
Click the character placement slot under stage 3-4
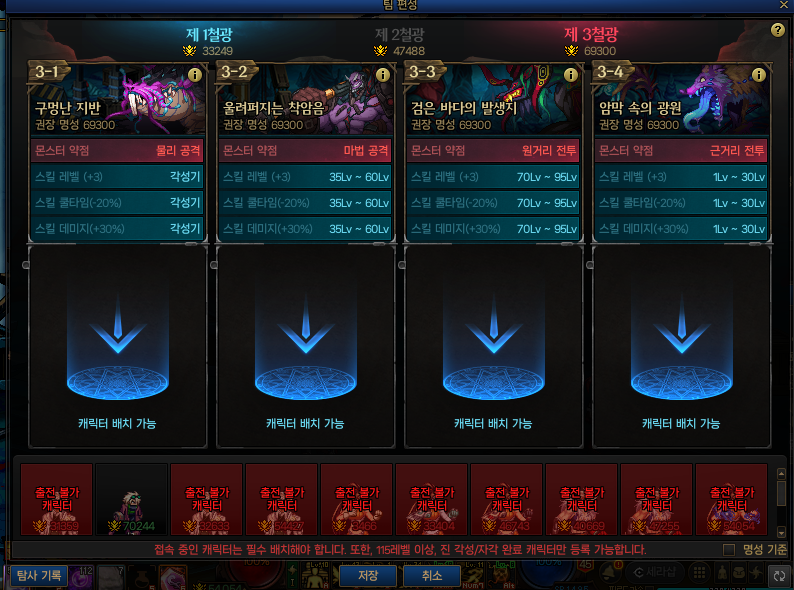point(681,346)
